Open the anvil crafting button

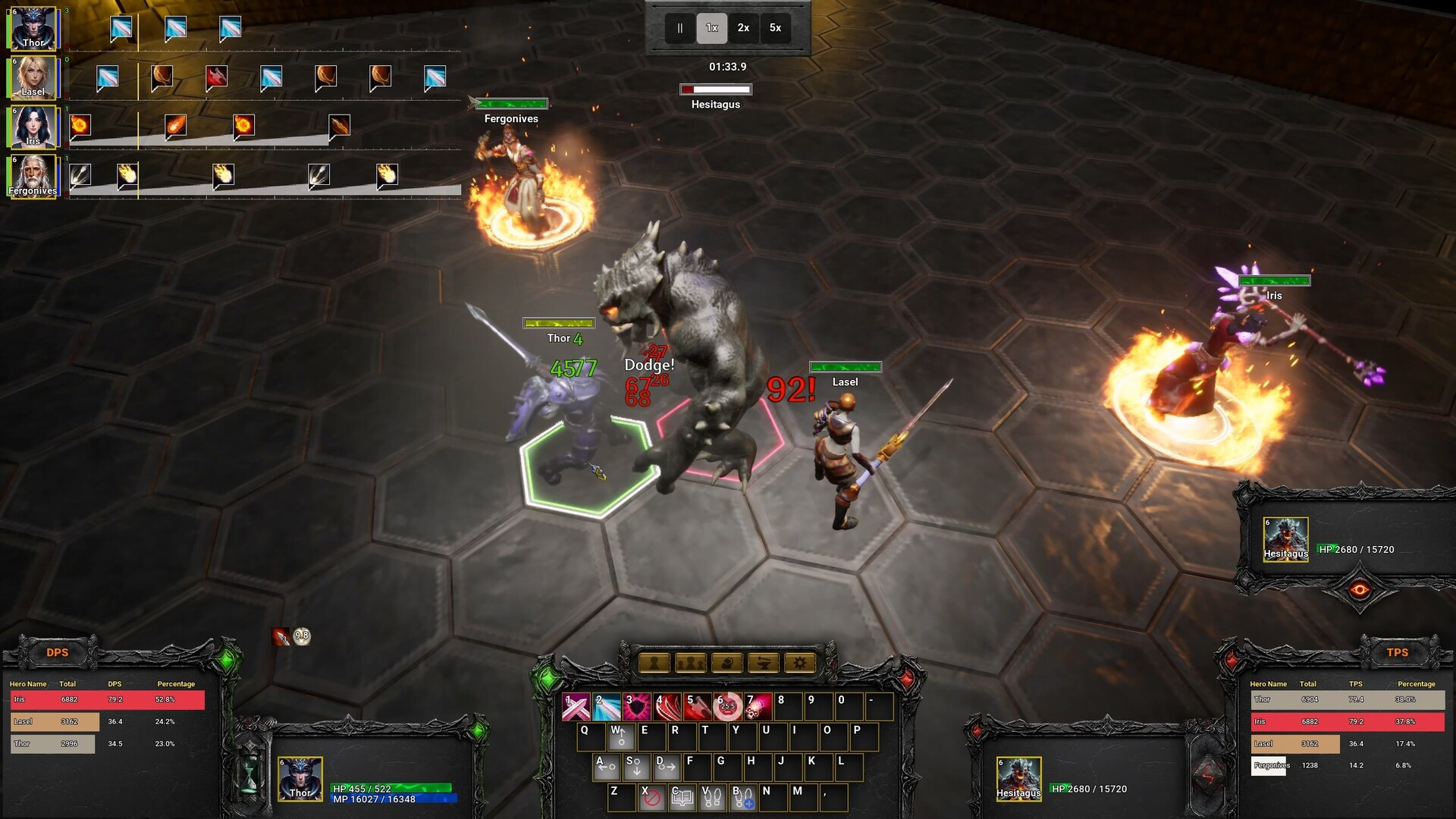[x=763, y=664]
